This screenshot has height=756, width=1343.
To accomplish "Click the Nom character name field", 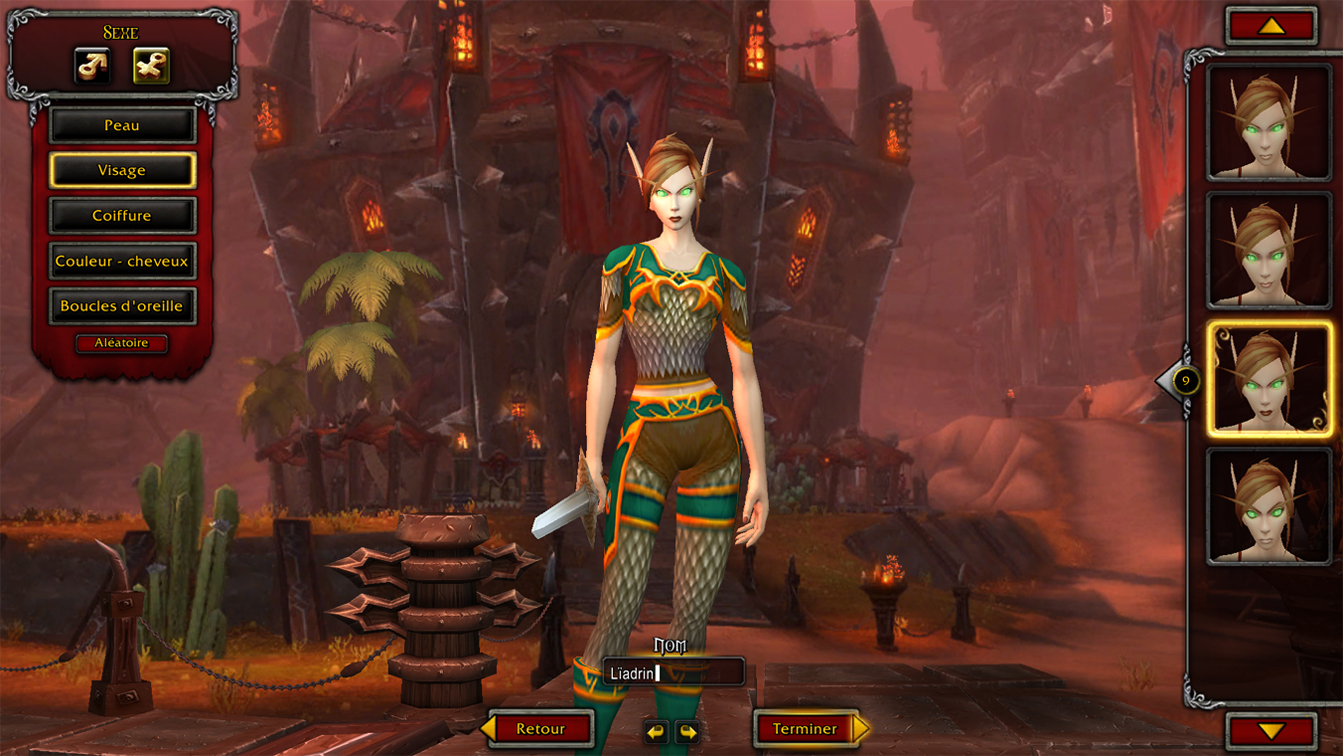I will (673, 673).
